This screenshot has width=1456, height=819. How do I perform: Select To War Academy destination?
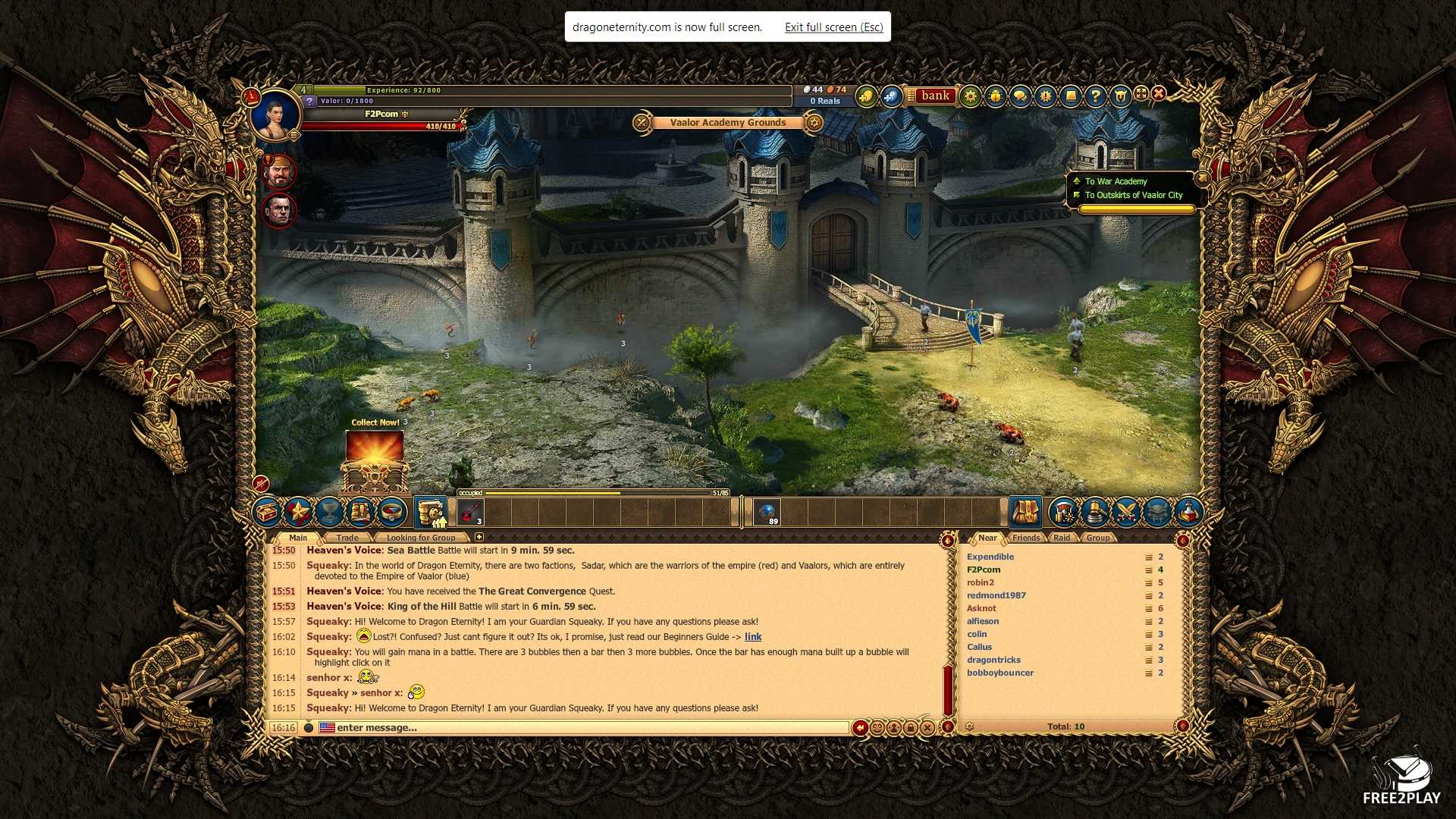(x=1116, y=181)
